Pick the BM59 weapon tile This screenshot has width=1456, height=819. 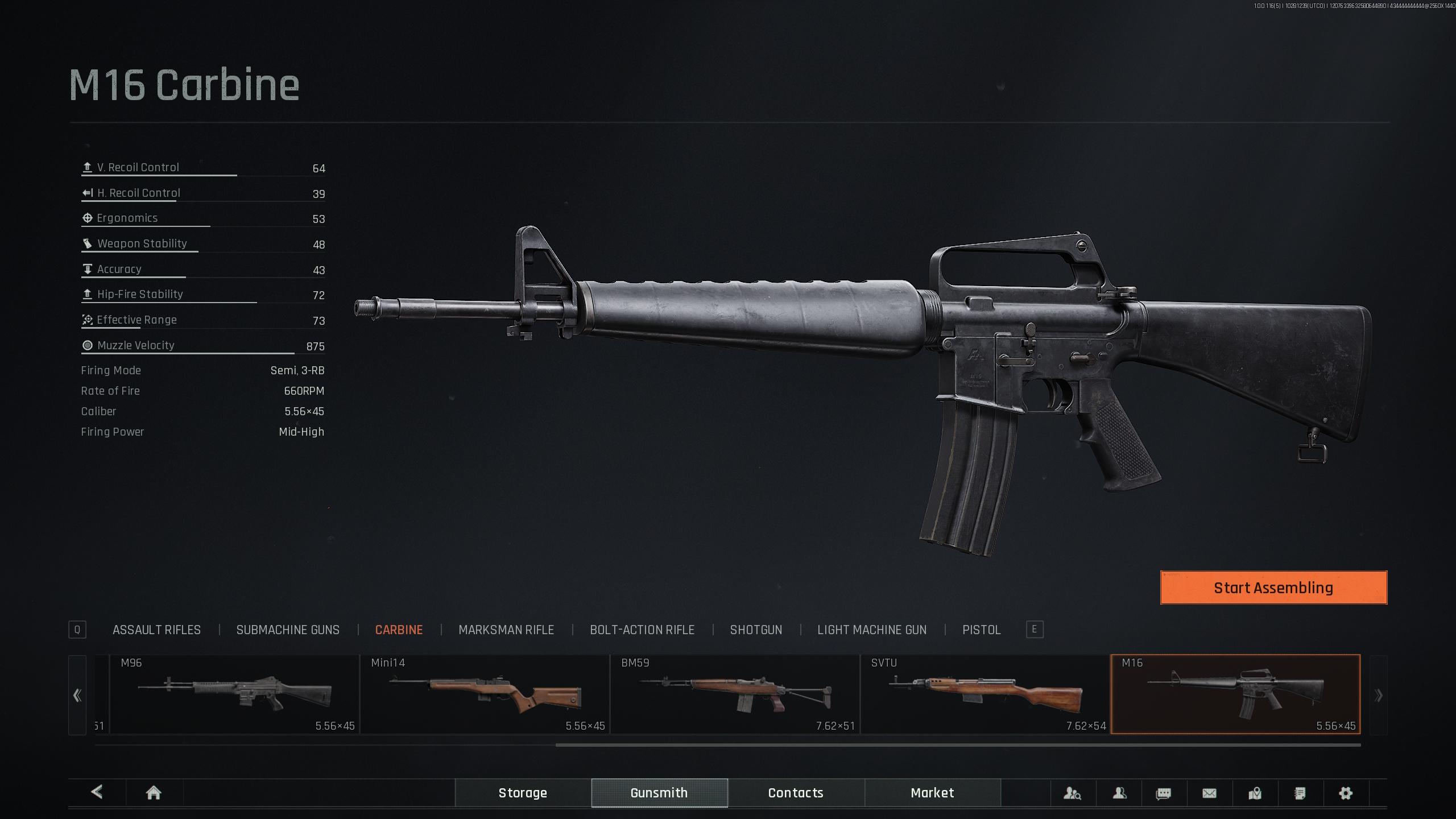(x=735, y=694)
